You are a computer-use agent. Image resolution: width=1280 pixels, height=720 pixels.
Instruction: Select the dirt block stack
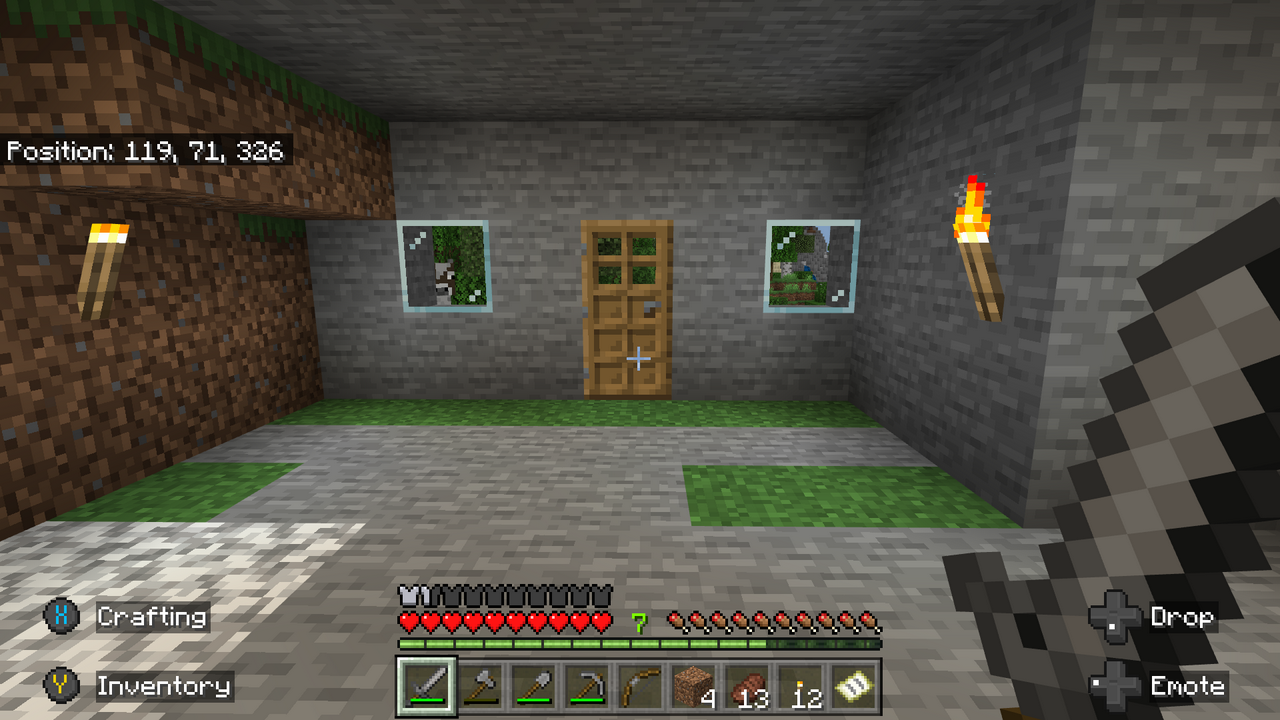(693, 686)
